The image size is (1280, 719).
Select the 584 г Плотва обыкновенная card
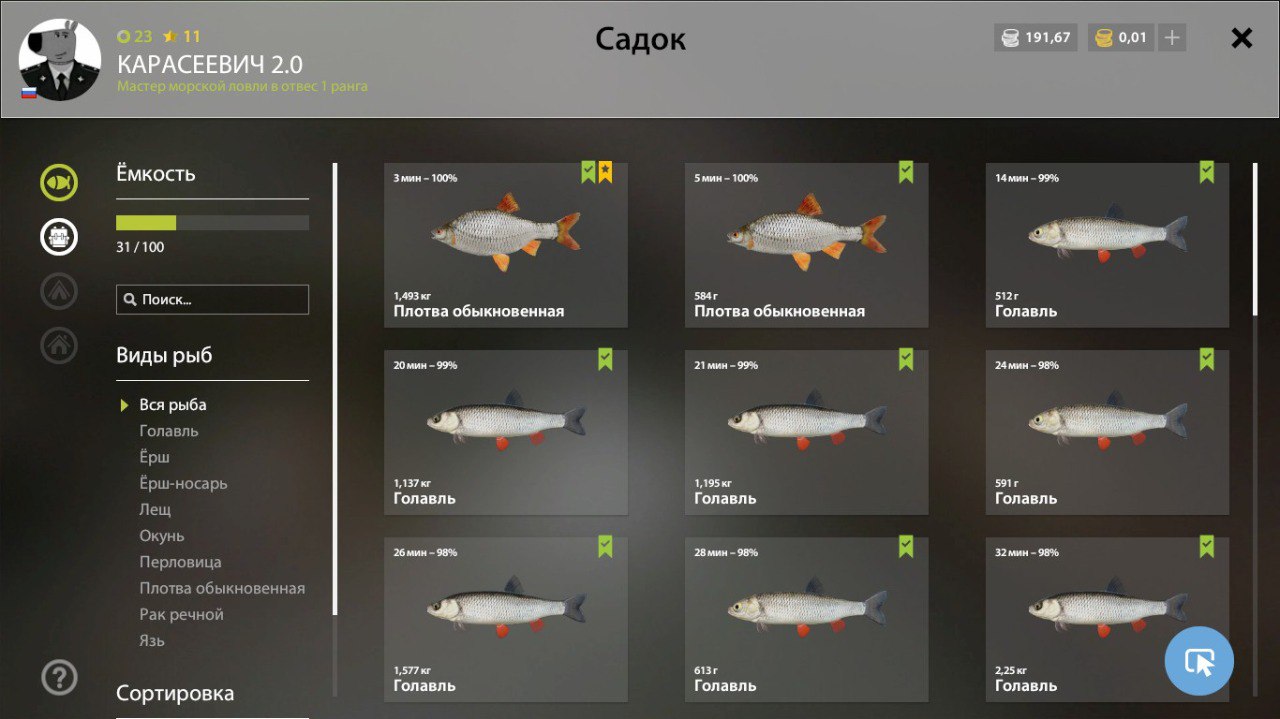pos(806,245)
